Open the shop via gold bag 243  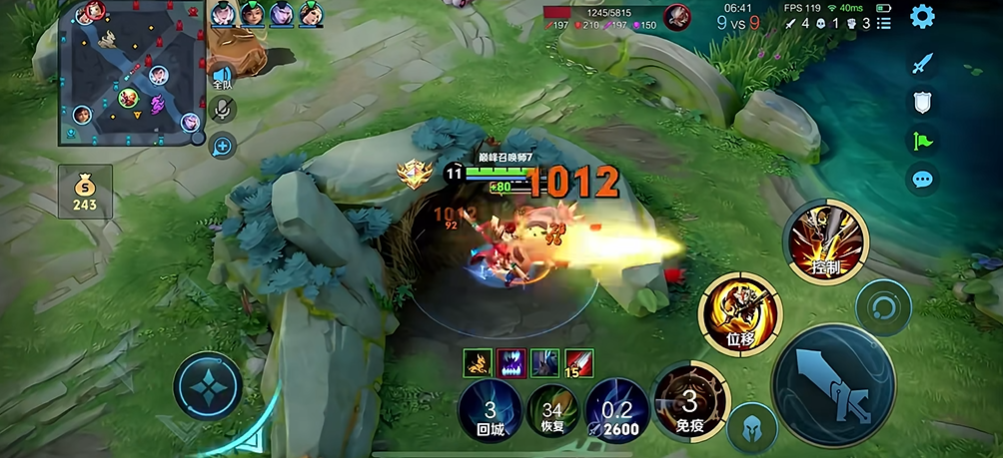[x=85, y=192]
